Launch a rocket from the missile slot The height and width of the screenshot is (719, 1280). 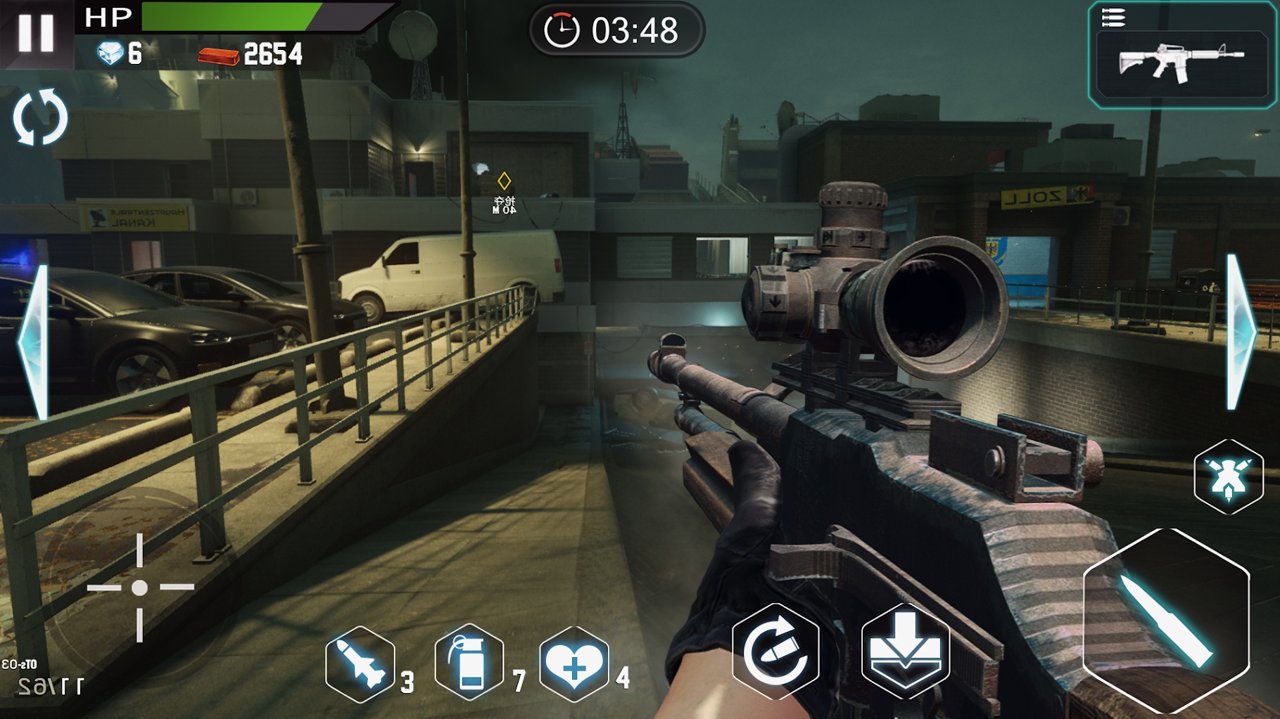click(x=360, y=664)
